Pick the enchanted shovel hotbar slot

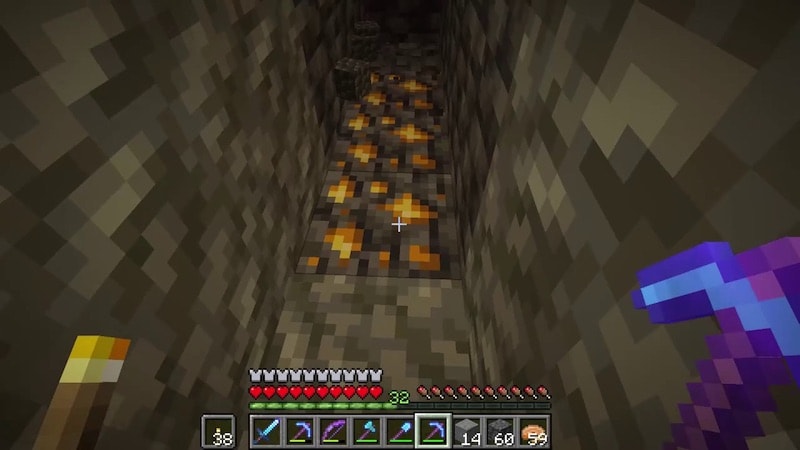coord(399,432)
